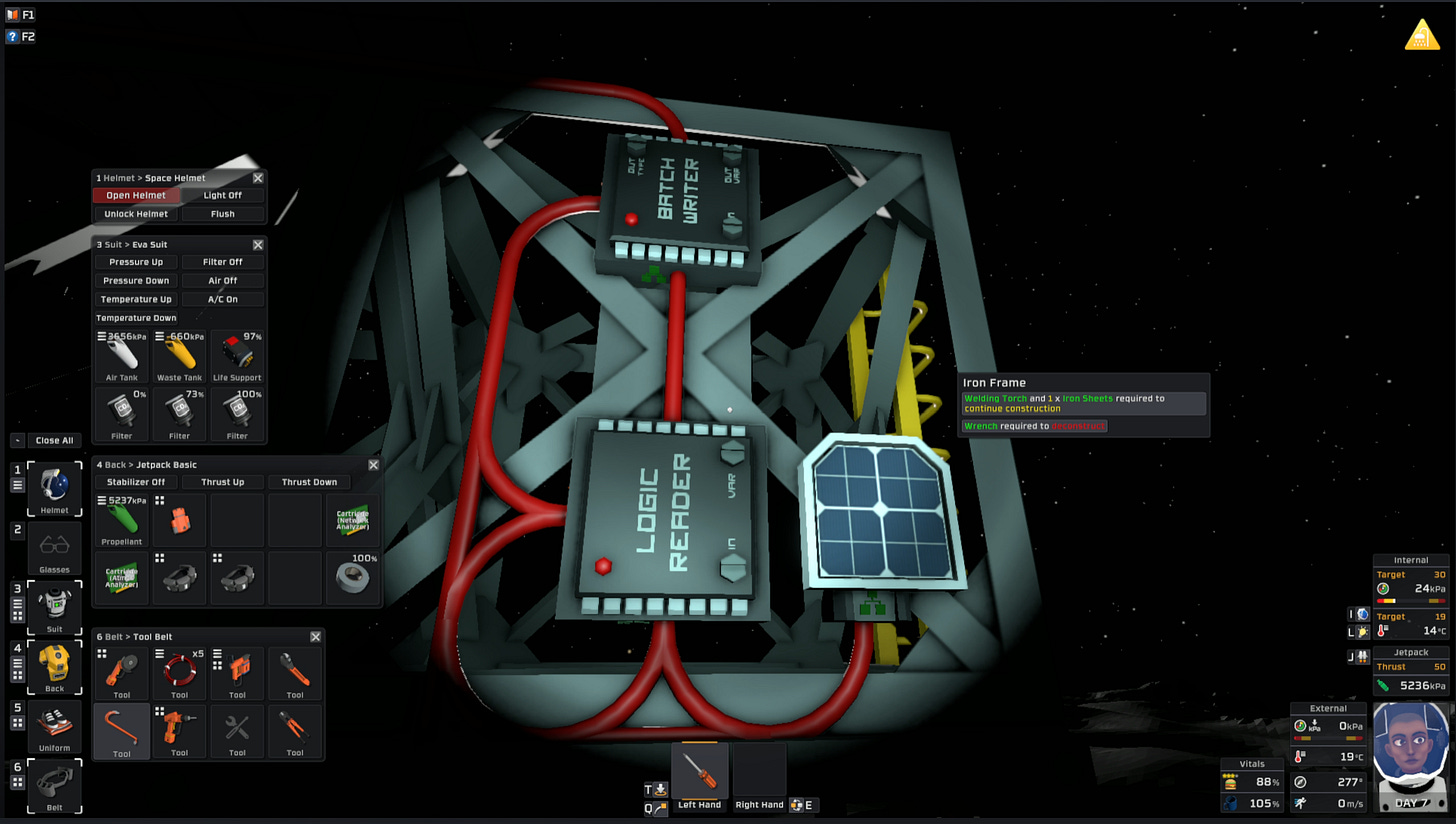Screen dimensions: 1456x824
Task: Pick the crowbar in the Tool Belt
Action: point(121,728)
